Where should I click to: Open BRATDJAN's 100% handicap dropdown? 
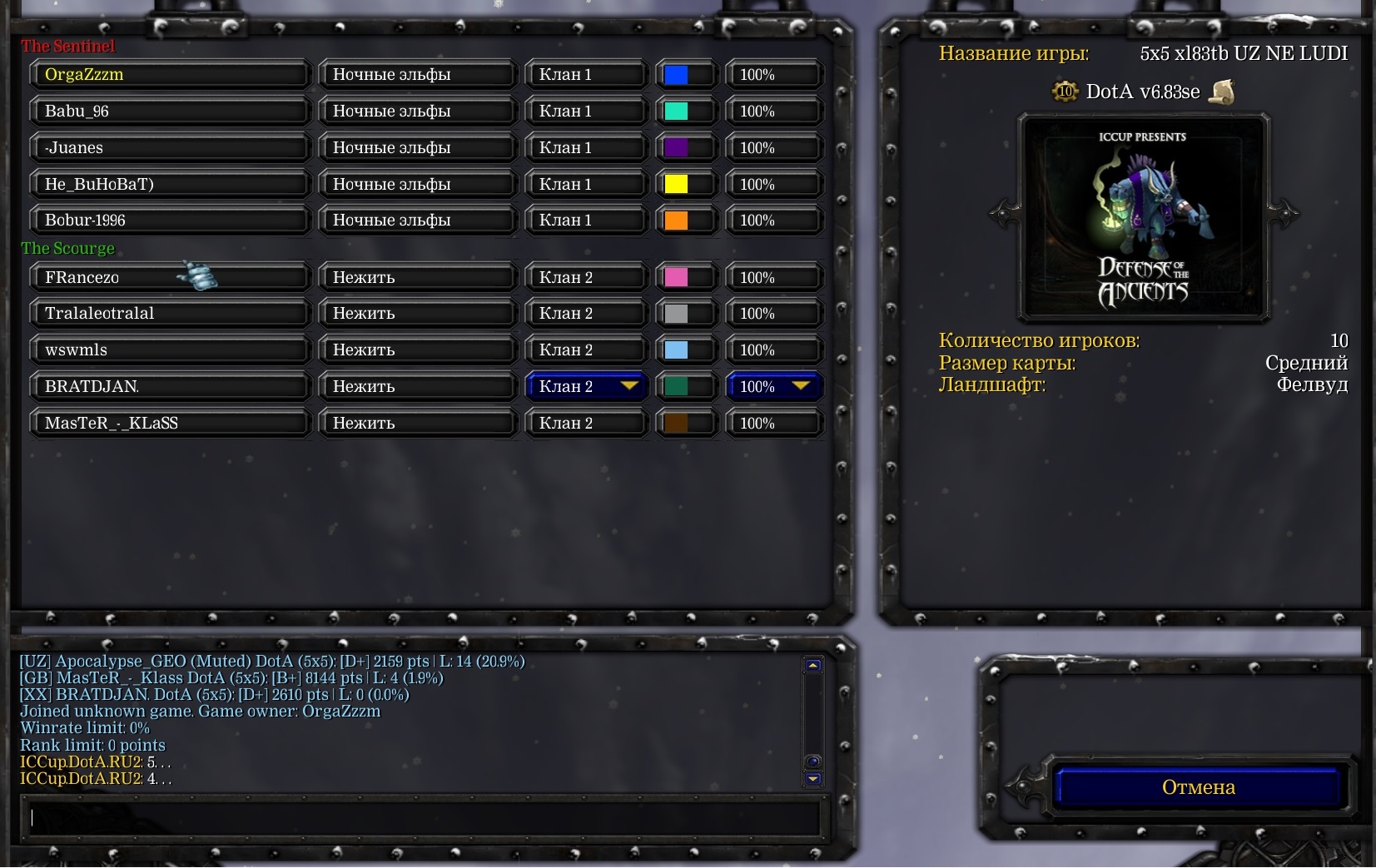(x=774, y=386)
